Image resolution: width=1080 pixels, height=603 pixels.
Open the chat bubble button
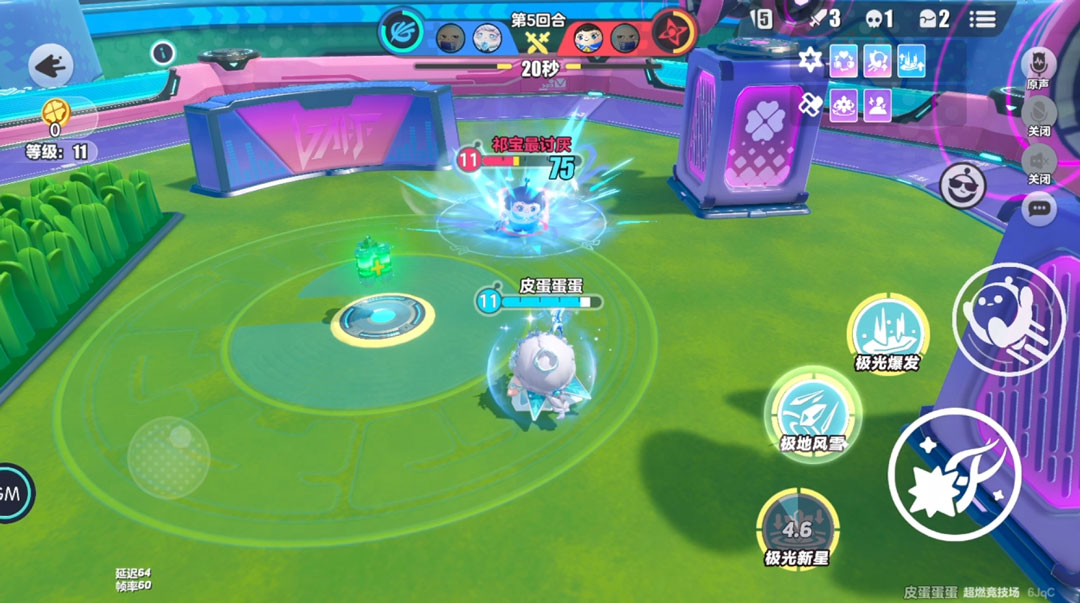1040,208
